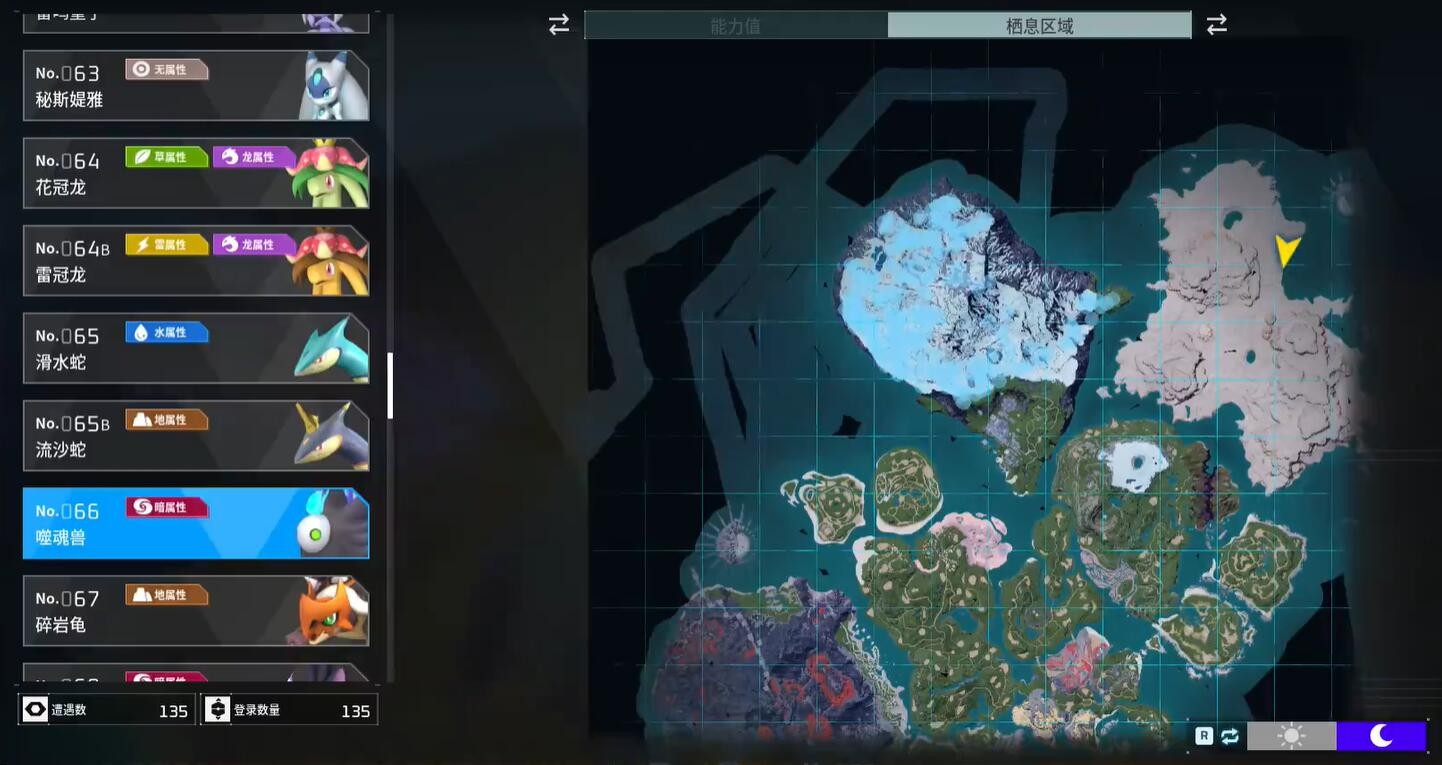Screen dimensions: 1442x765
Task: Switch to the 能力值 tab
Action: pos(736,26)
